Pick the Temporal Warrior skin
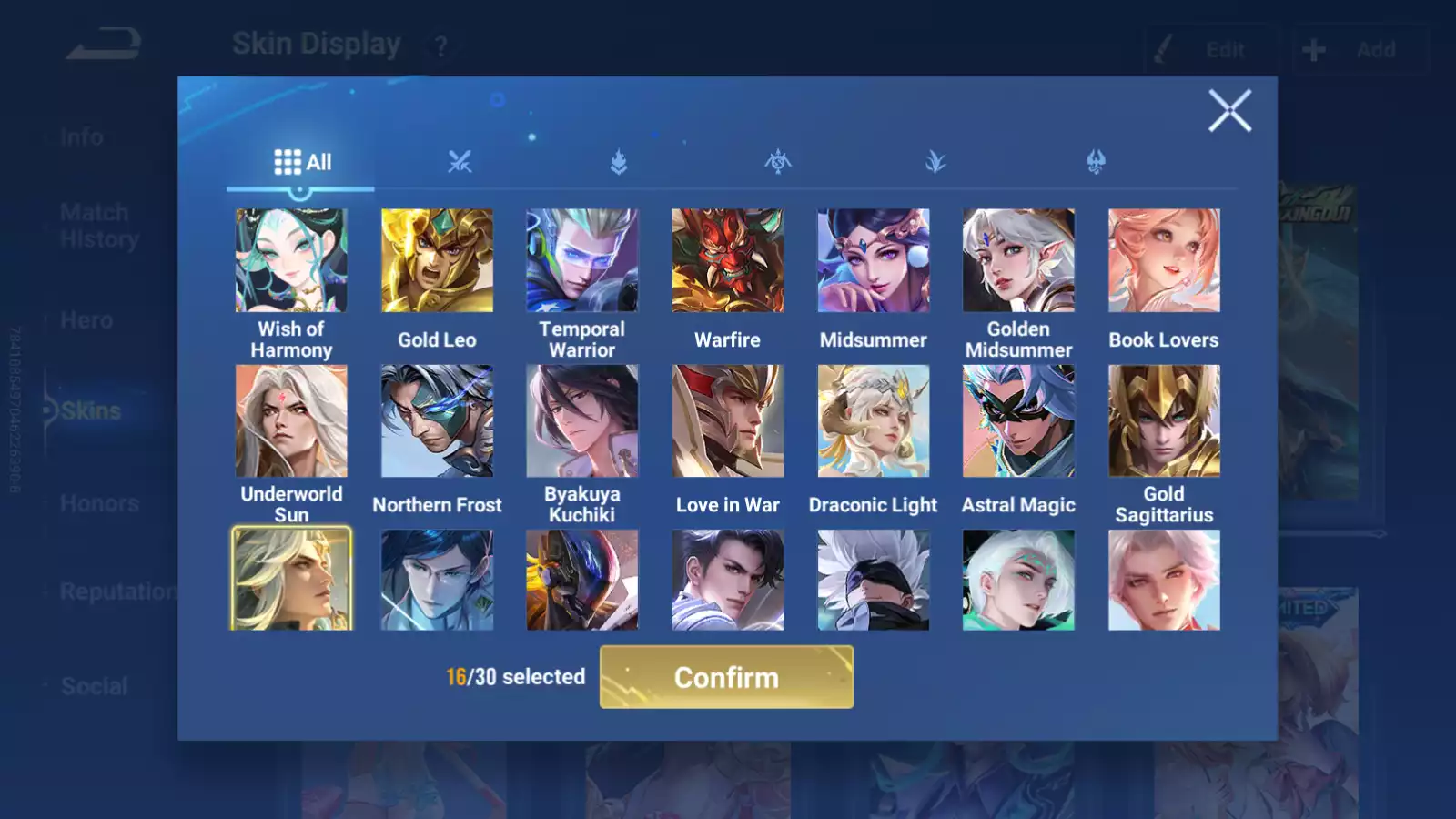 [582, 261]
